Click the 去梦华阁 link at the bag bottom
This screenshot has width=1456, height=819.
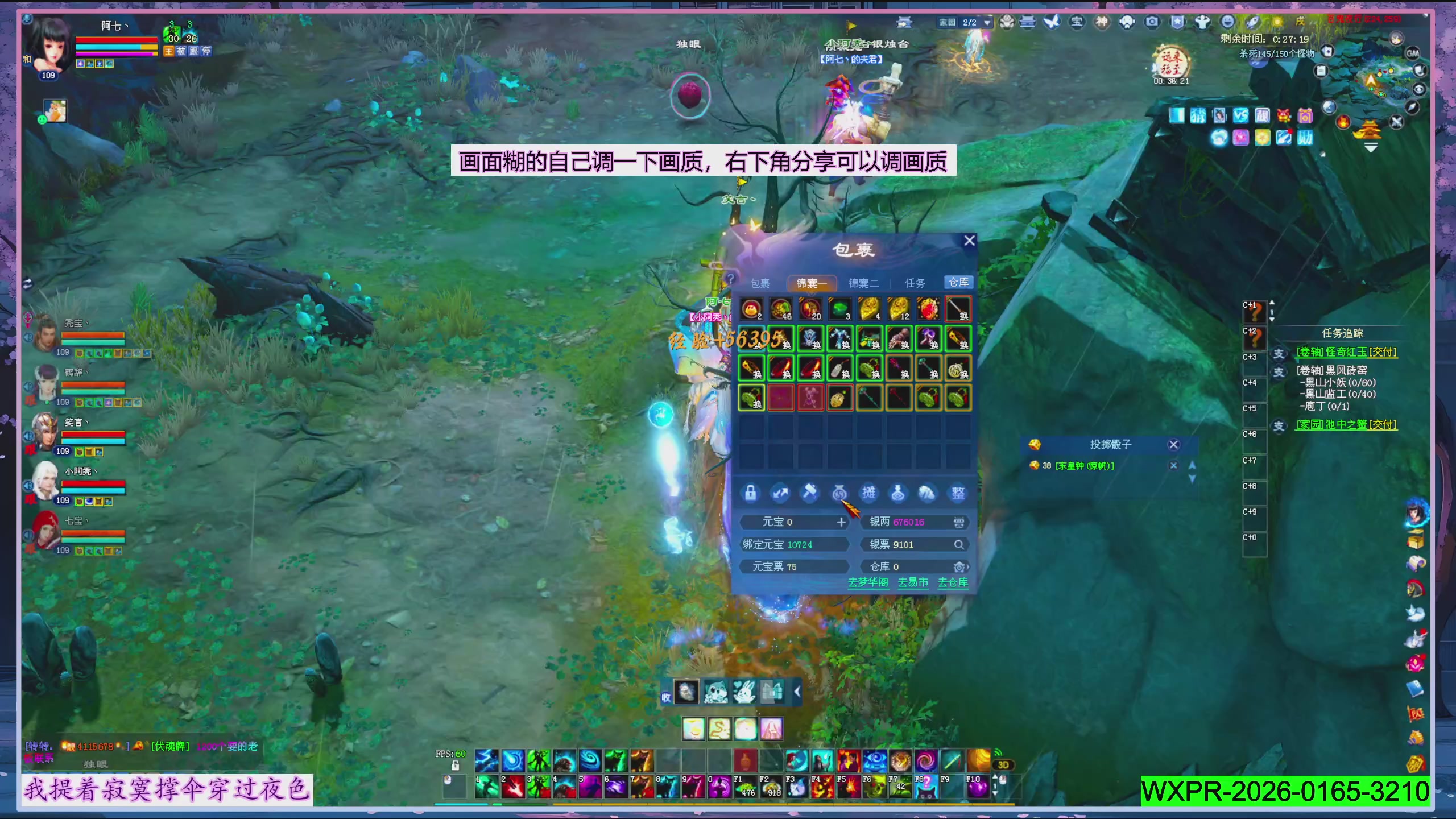868,582
